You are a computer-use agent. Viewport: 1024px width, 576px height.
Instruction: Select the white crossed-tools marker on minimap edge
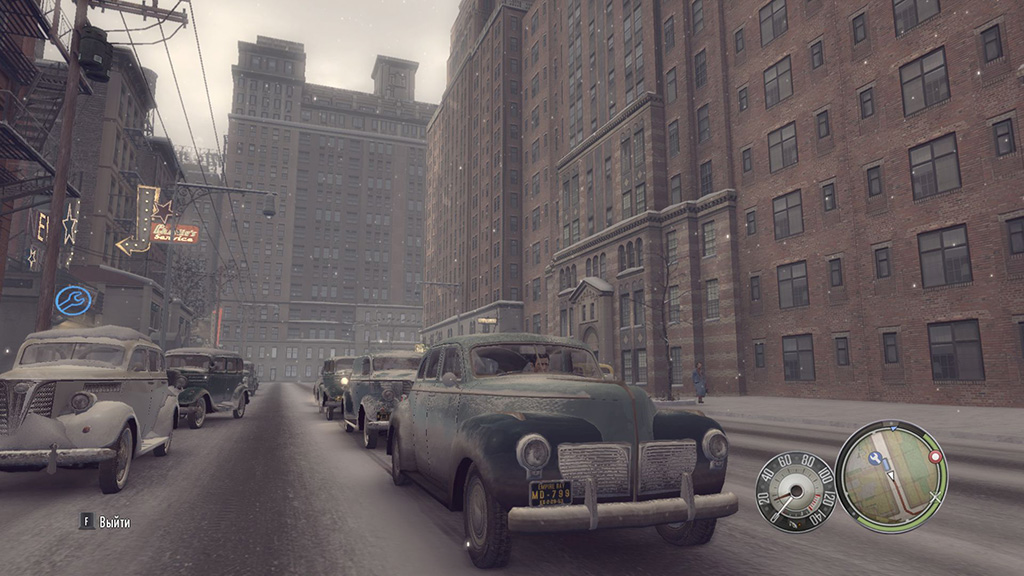937,497
